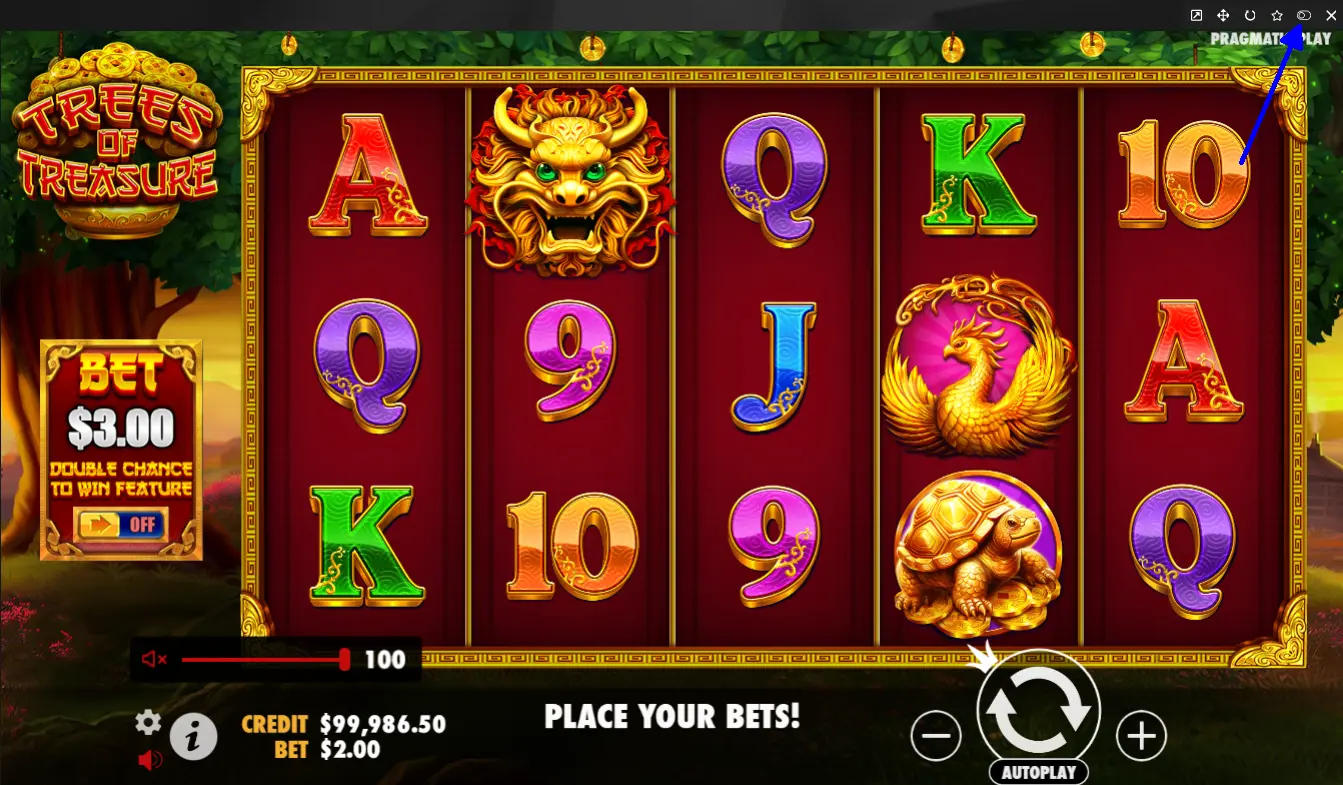
Task: Reload the game with the refresh icon
Action: tap(1250, 15)
